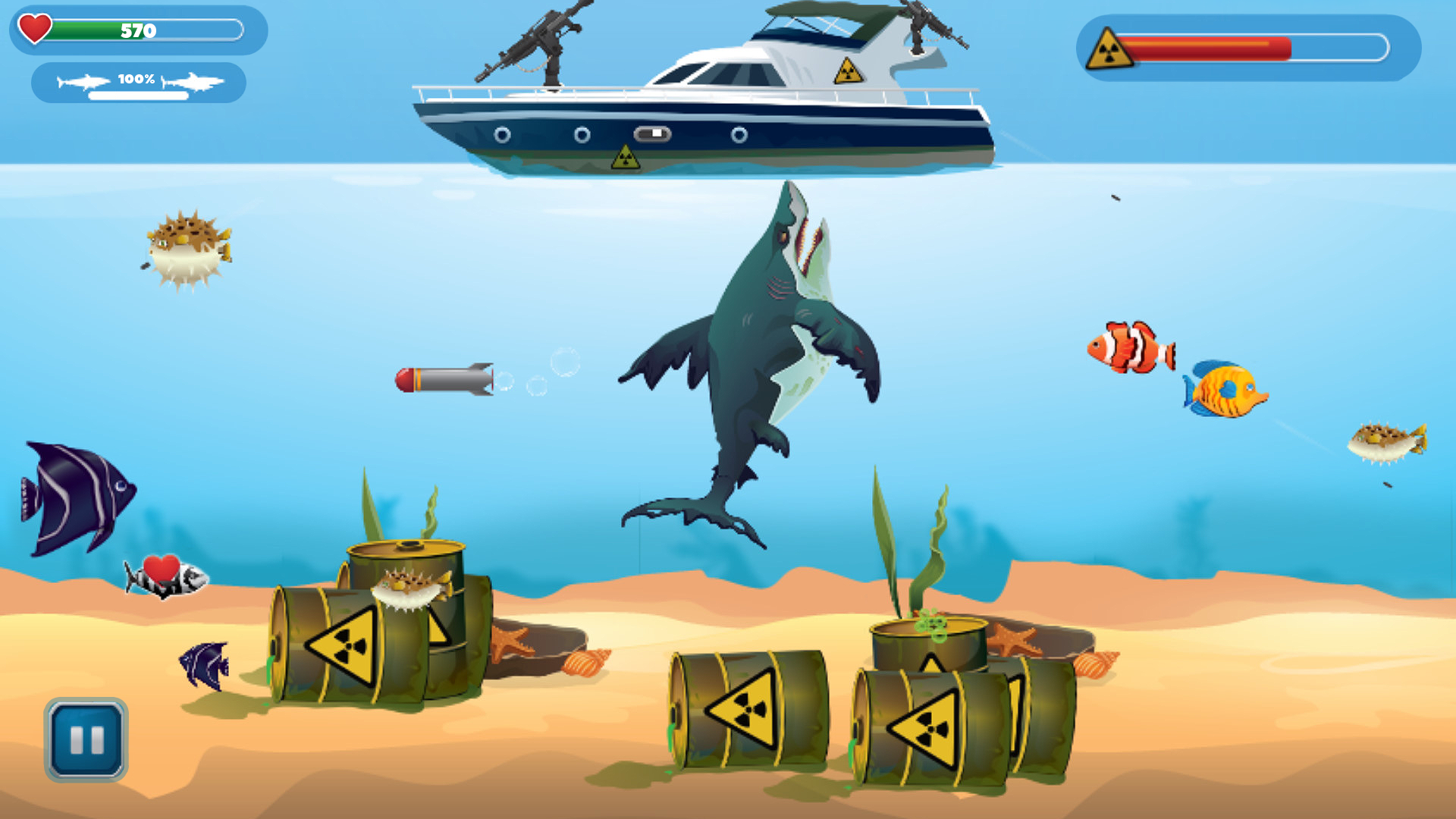Select the yellow tropical fish
1456x819 pixels.
pos(1224,391)
